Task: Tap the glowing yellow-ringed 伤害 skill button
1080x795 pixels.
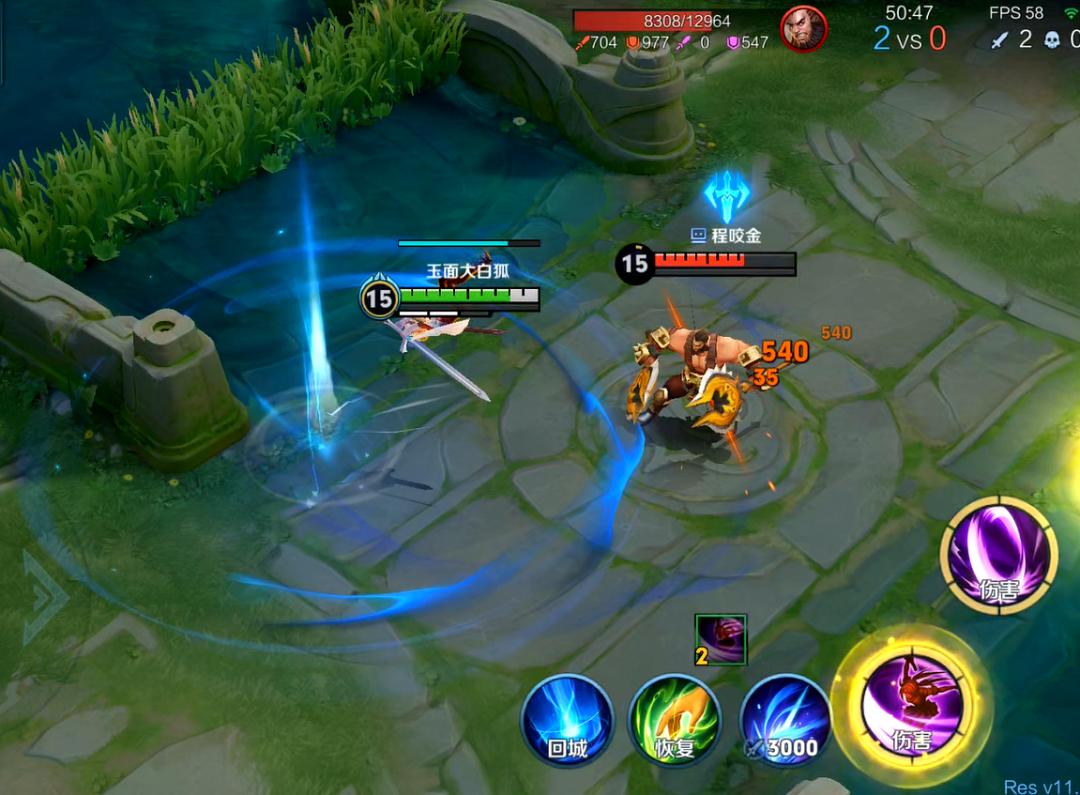Action: (910, 704)
